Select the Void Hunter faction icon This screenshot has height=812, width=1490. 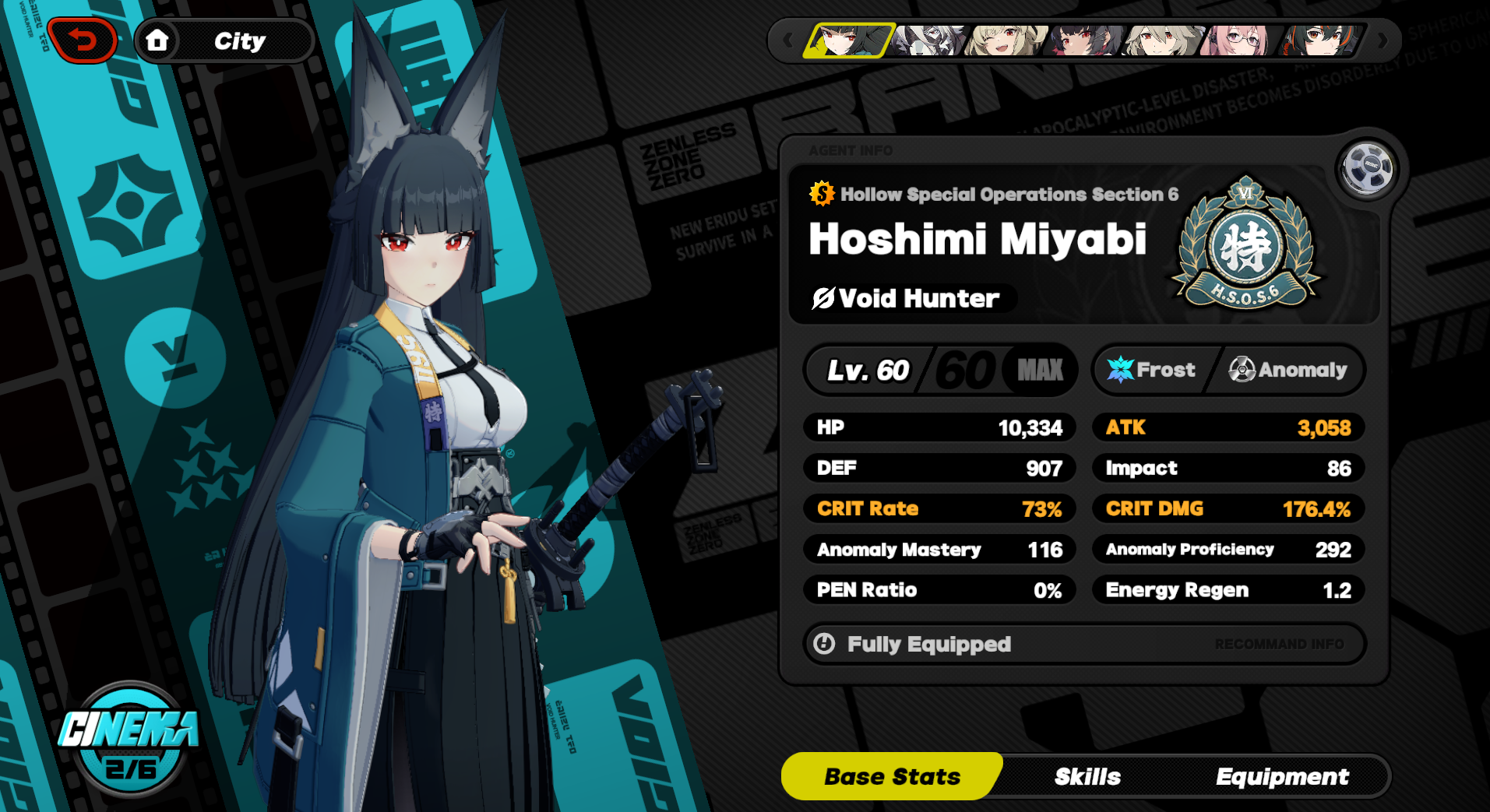point(827,298)
